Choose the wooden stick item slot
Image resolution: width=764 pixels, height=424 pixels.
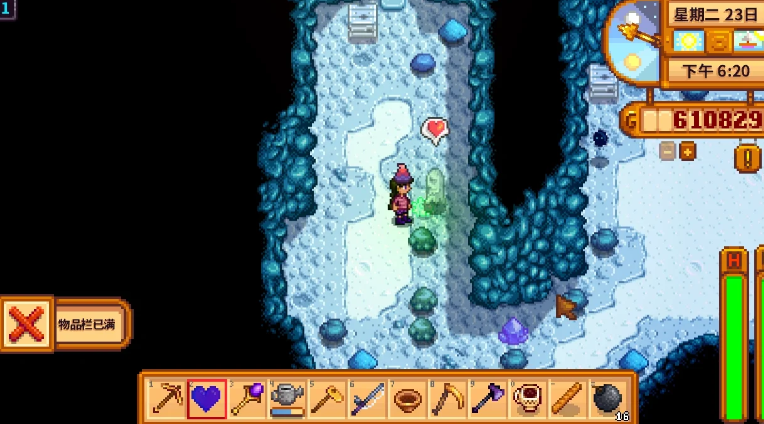(566, 399)
